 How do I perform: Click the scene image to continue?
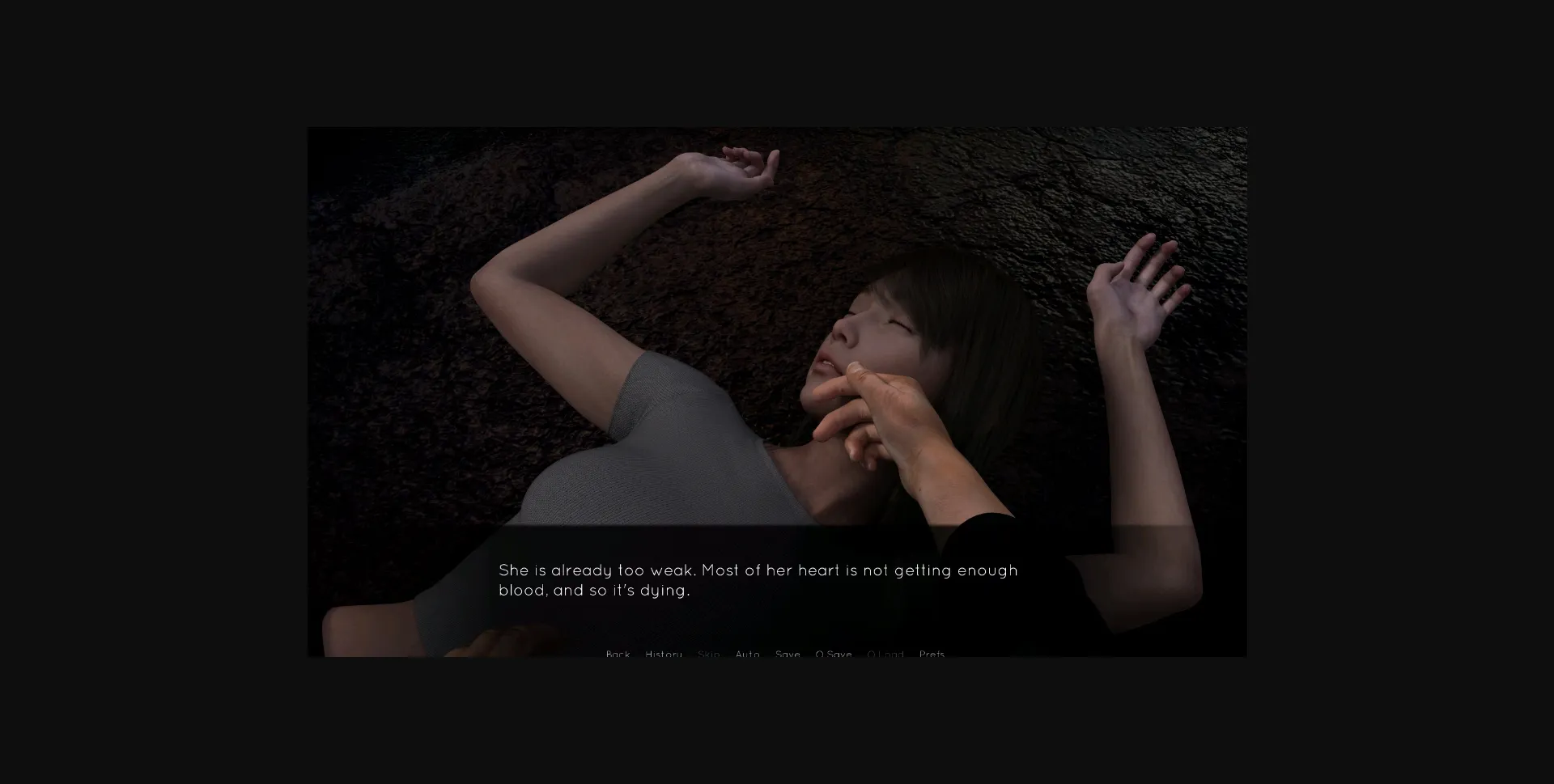click(x=777, y=324)
